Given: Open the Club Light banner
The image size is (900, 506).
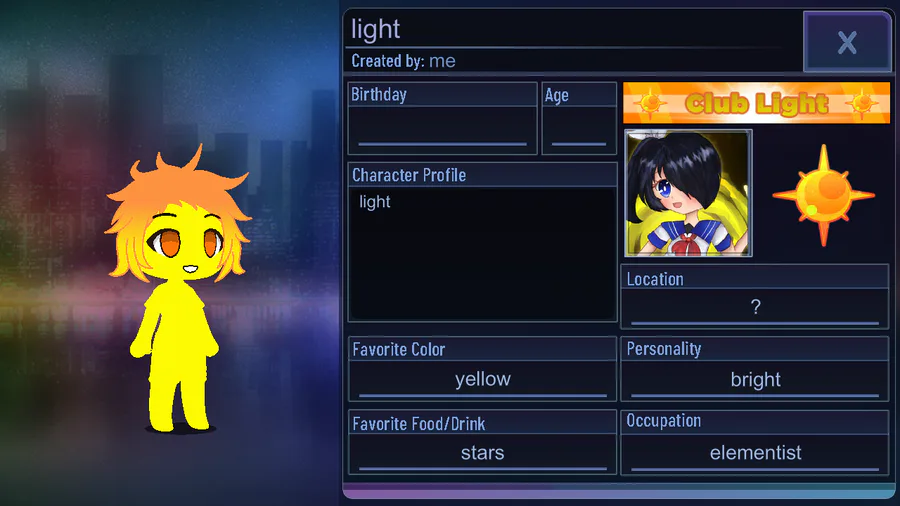Looking at the screenshot, I should pyautogui.click(x=756, y=102).
